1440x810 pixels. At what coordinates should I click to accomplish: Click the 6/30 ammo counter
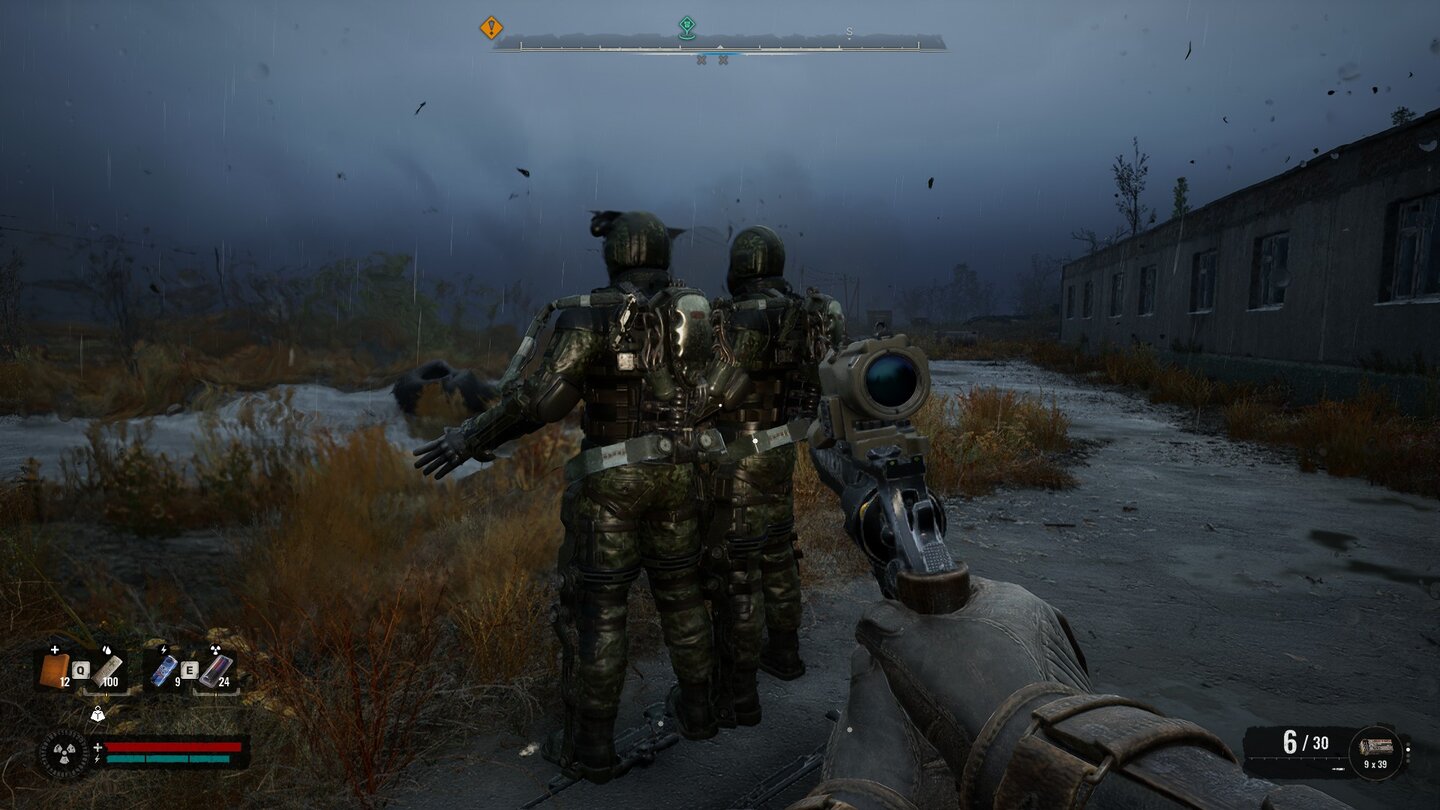tap(1306, 740)
